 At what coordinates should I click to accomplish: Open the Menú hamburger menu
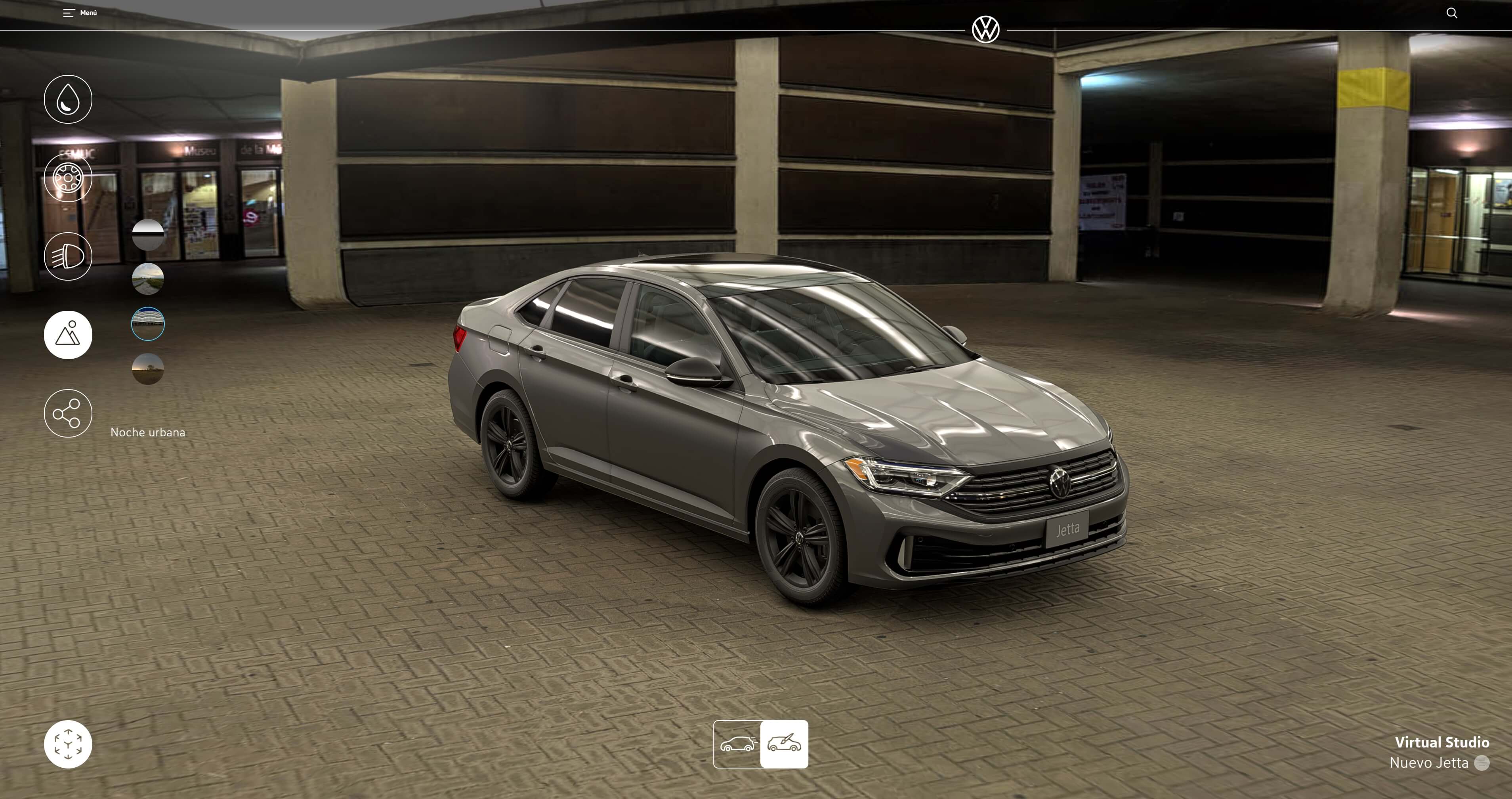point(80,13)
